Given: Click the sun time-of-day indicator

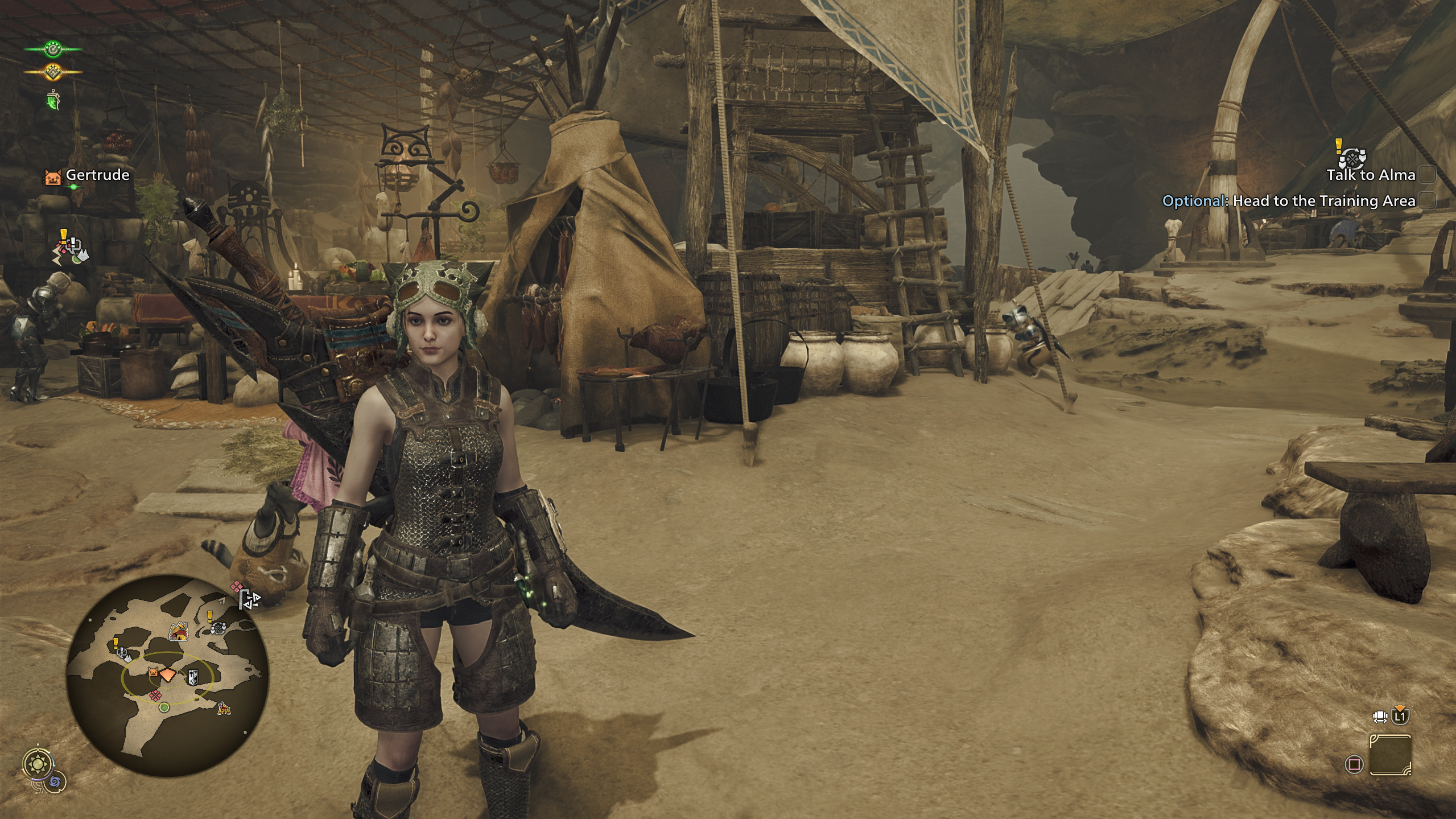Looking at the screenshot, I should (38, 762).
